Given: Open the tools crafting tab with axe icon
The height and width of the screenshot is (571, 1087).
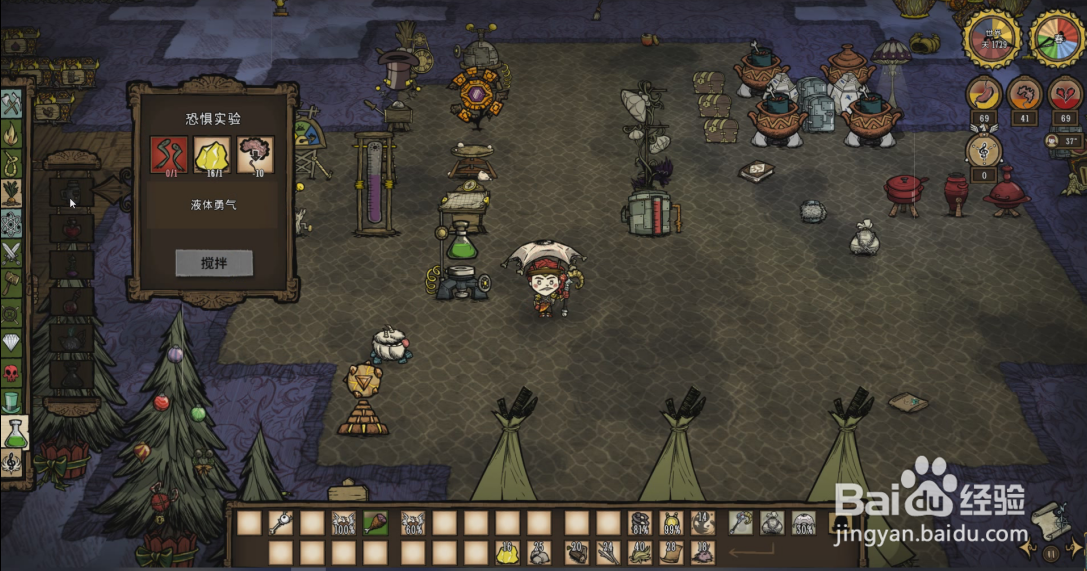Looking at the screenshot, I should point(12,104).
